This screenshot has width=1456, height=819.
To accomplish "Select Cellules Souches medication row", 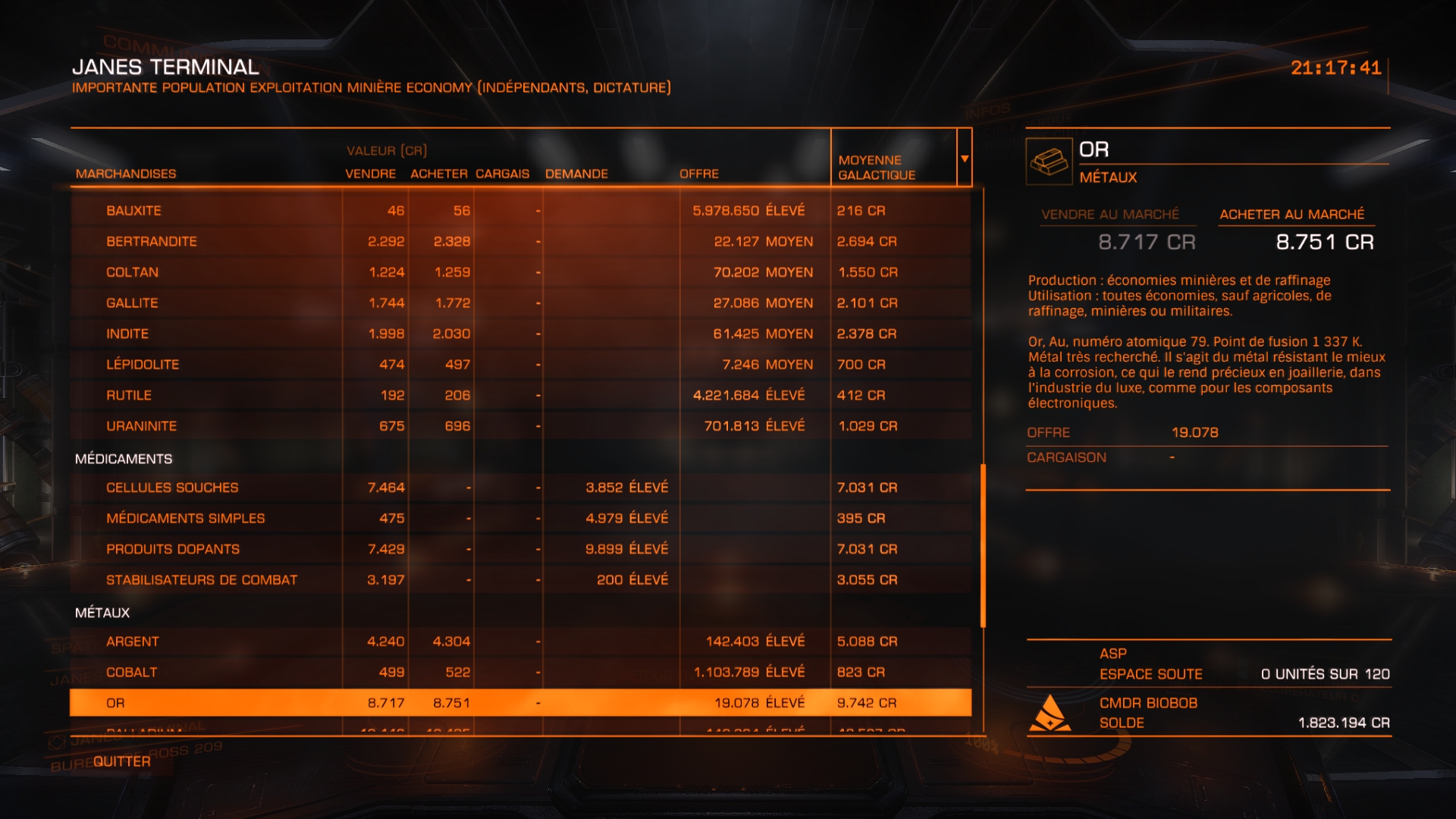I will click(x=172, y=488).
